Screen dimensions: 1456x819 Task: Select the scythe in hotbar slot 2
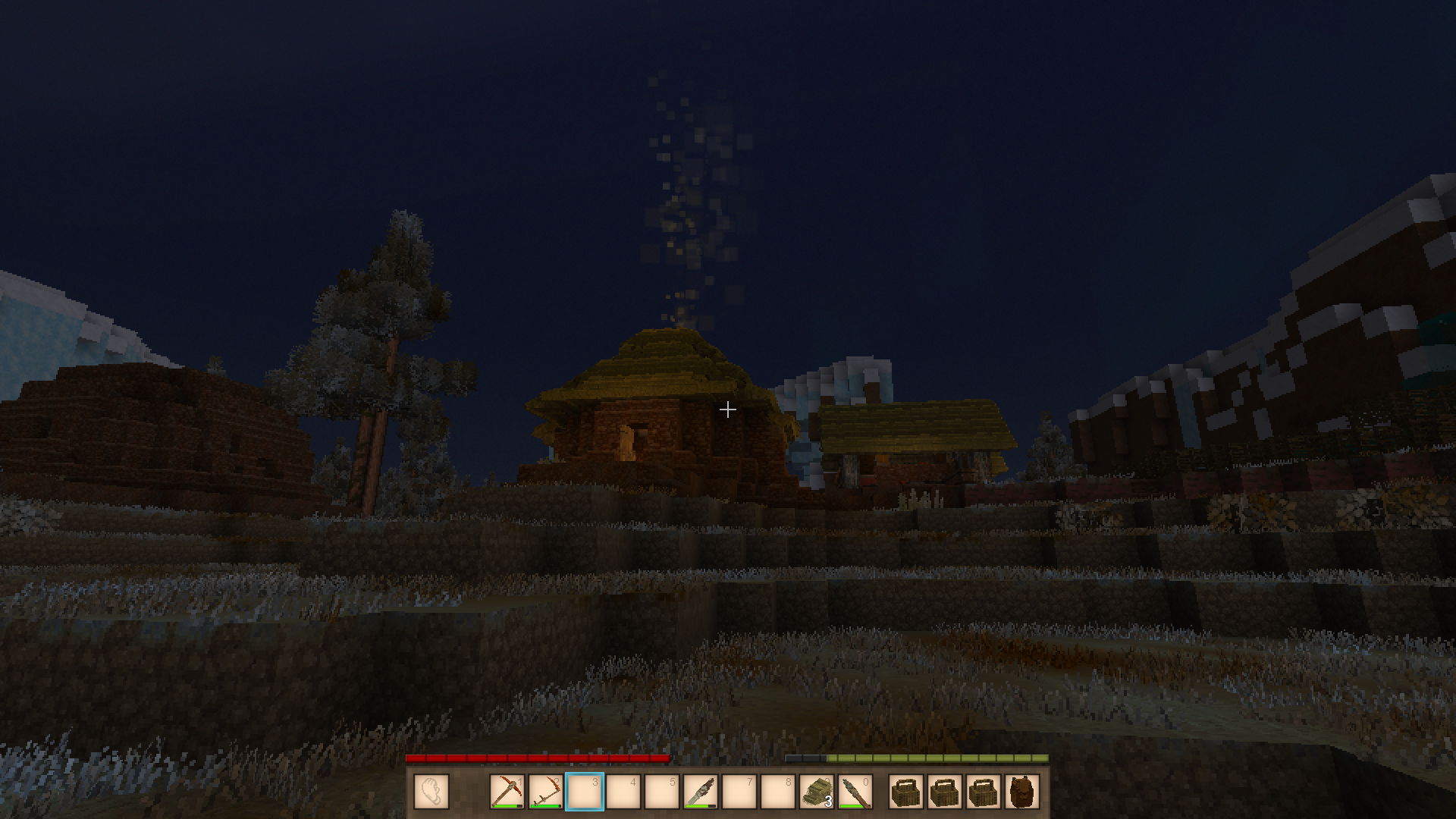[545, 792]
